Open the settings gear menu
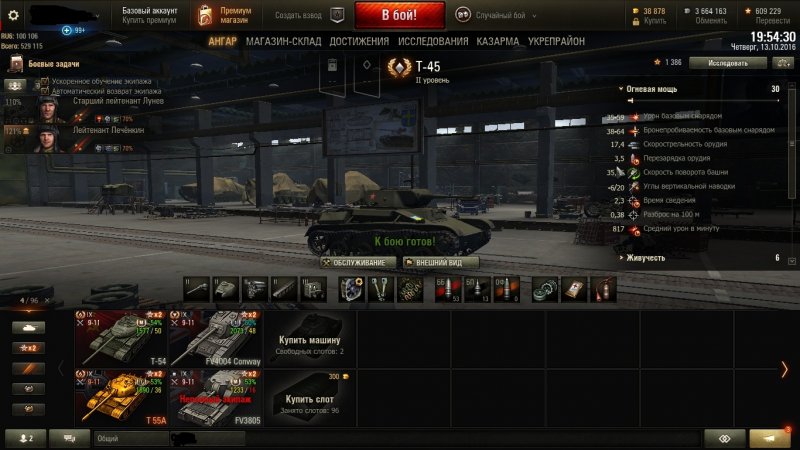The width and height of the screenshot is (800, 450). (14, 15)
